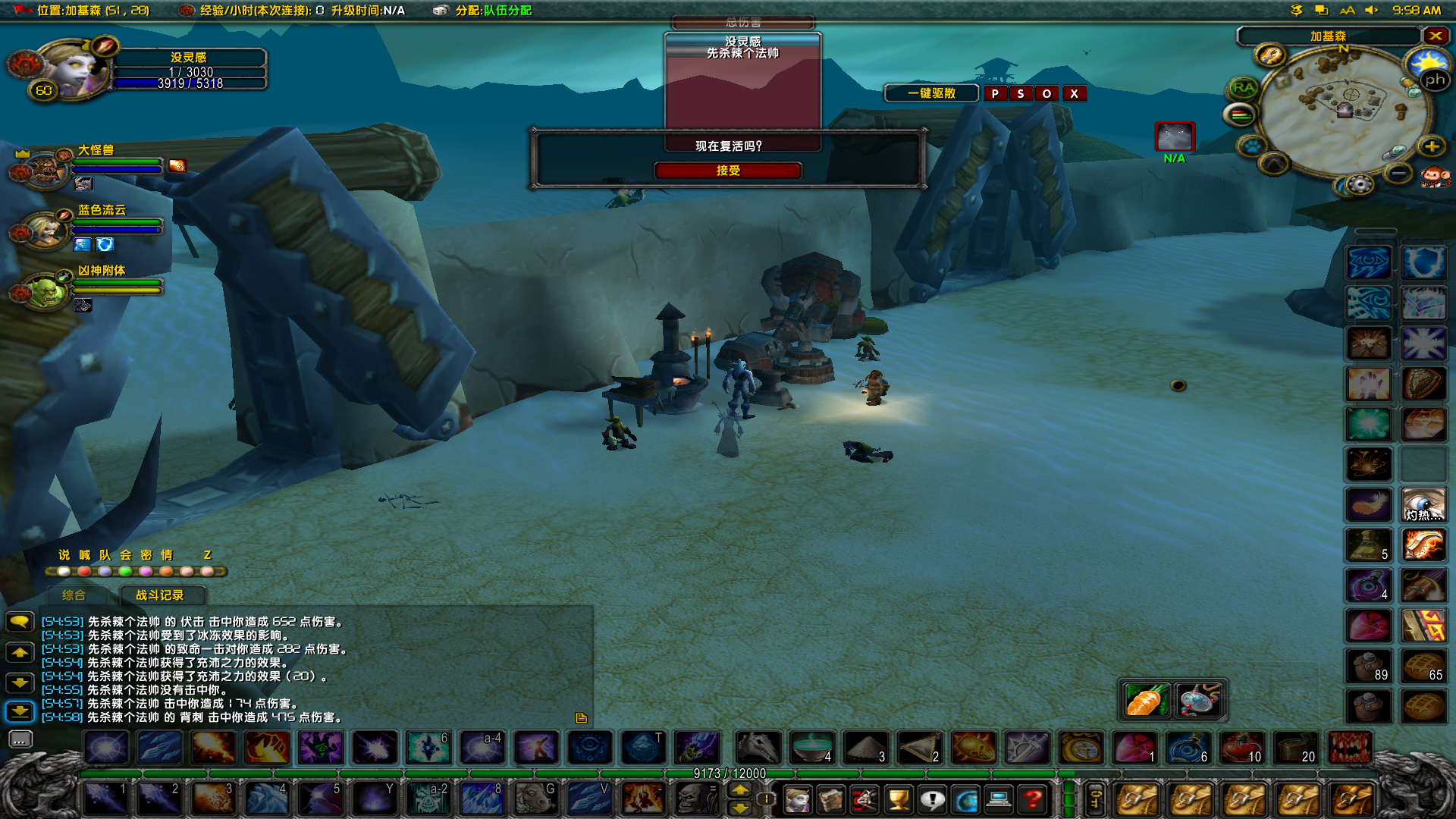1456x819 pixels.
Task: Select the orc party member 凶神附体
Action: (45, 290)
